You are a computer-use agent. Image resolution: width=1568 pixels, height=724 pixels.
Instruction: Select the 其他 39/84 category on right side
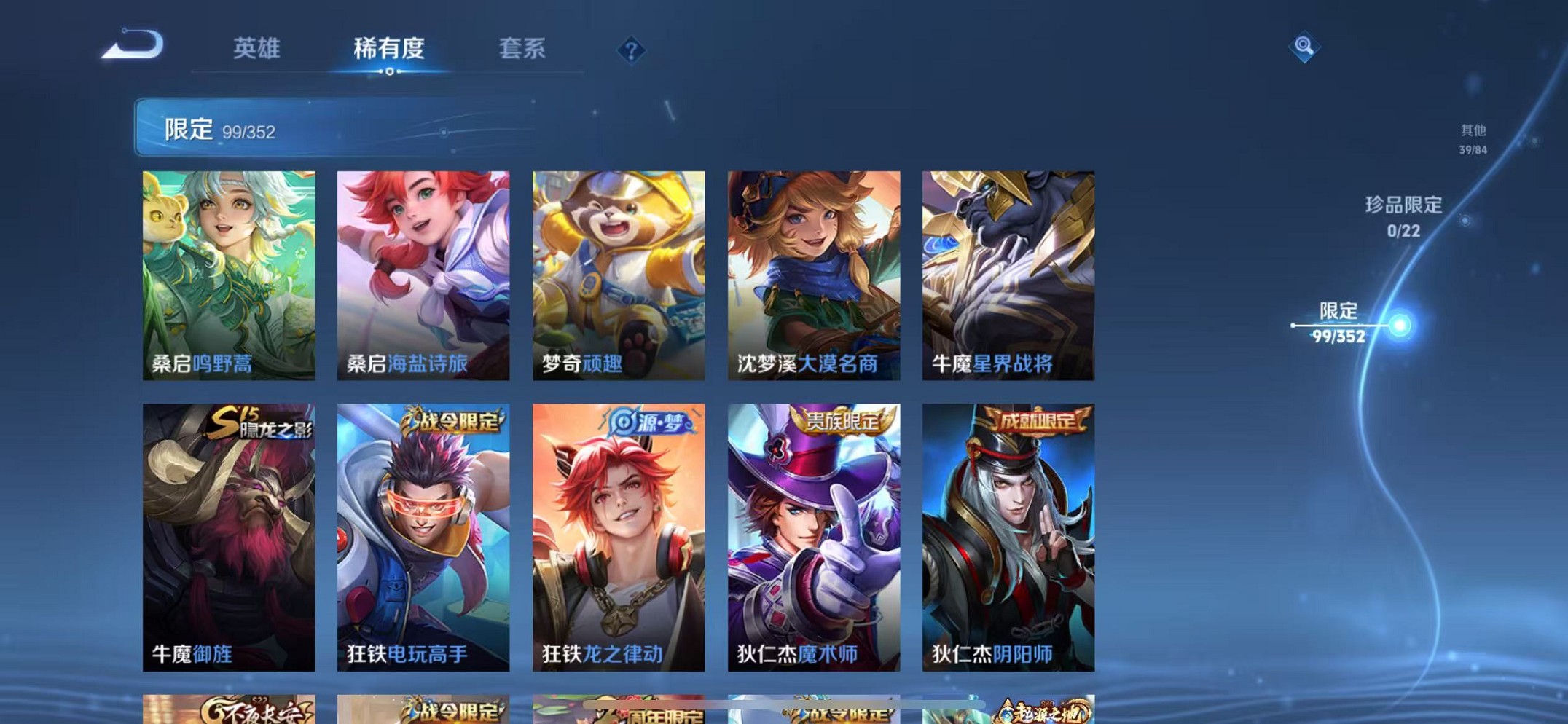(1473, 138)
